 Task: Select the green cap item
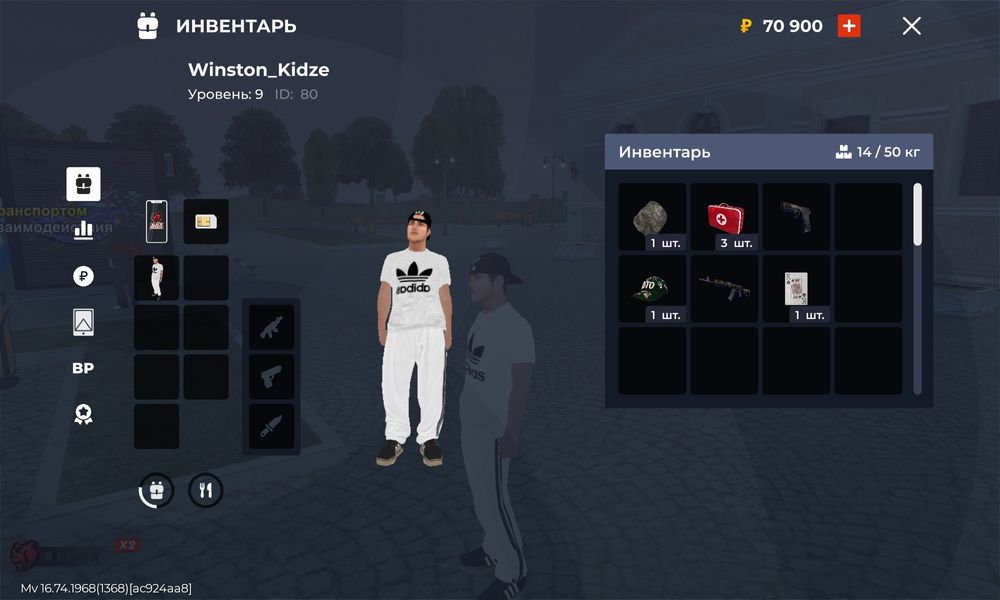pos(652,288)
